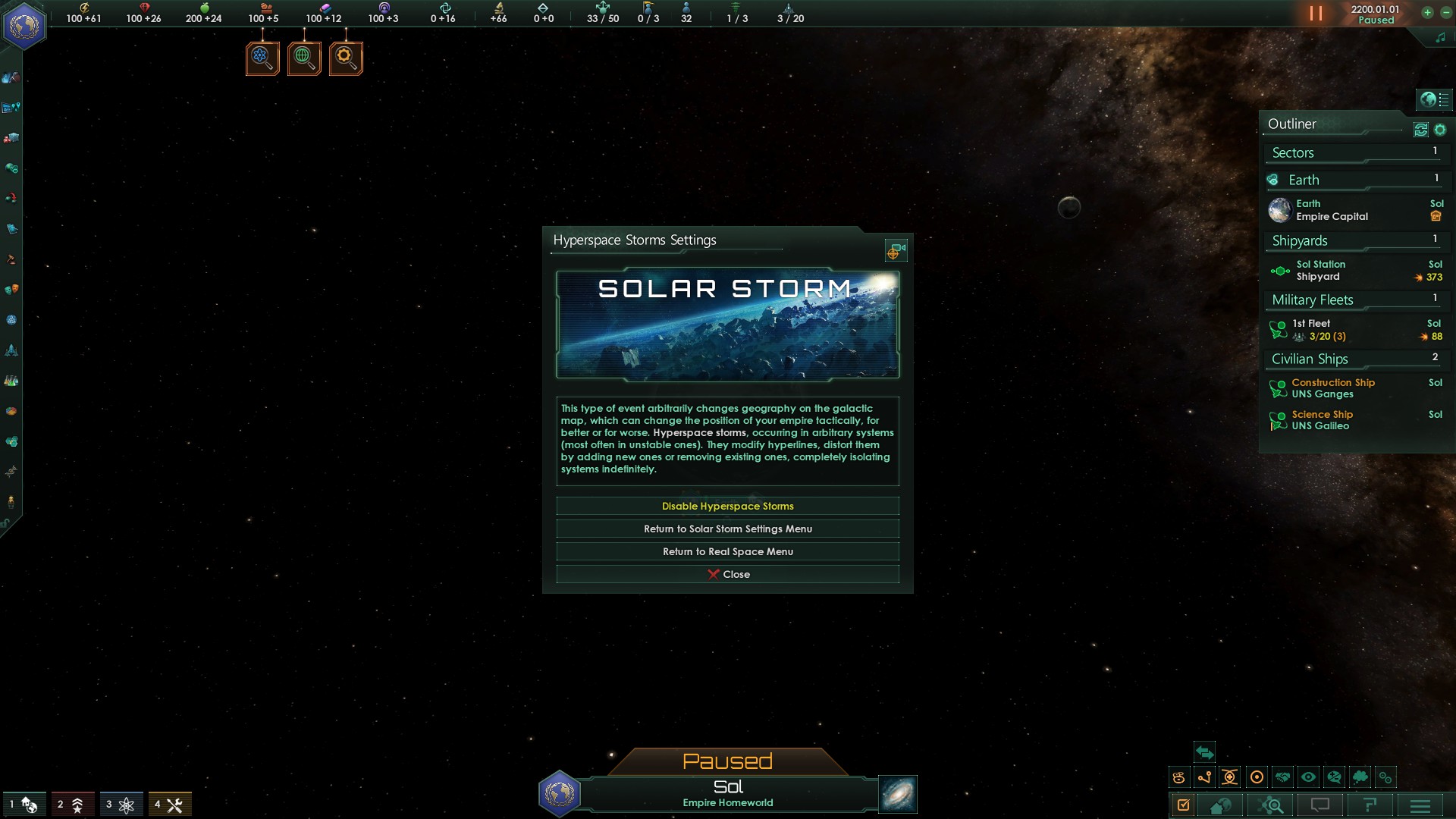The image size is (1456, 819).
Task: Return to Solar Storm Settings Menu
Action: (x=727, y=529)
